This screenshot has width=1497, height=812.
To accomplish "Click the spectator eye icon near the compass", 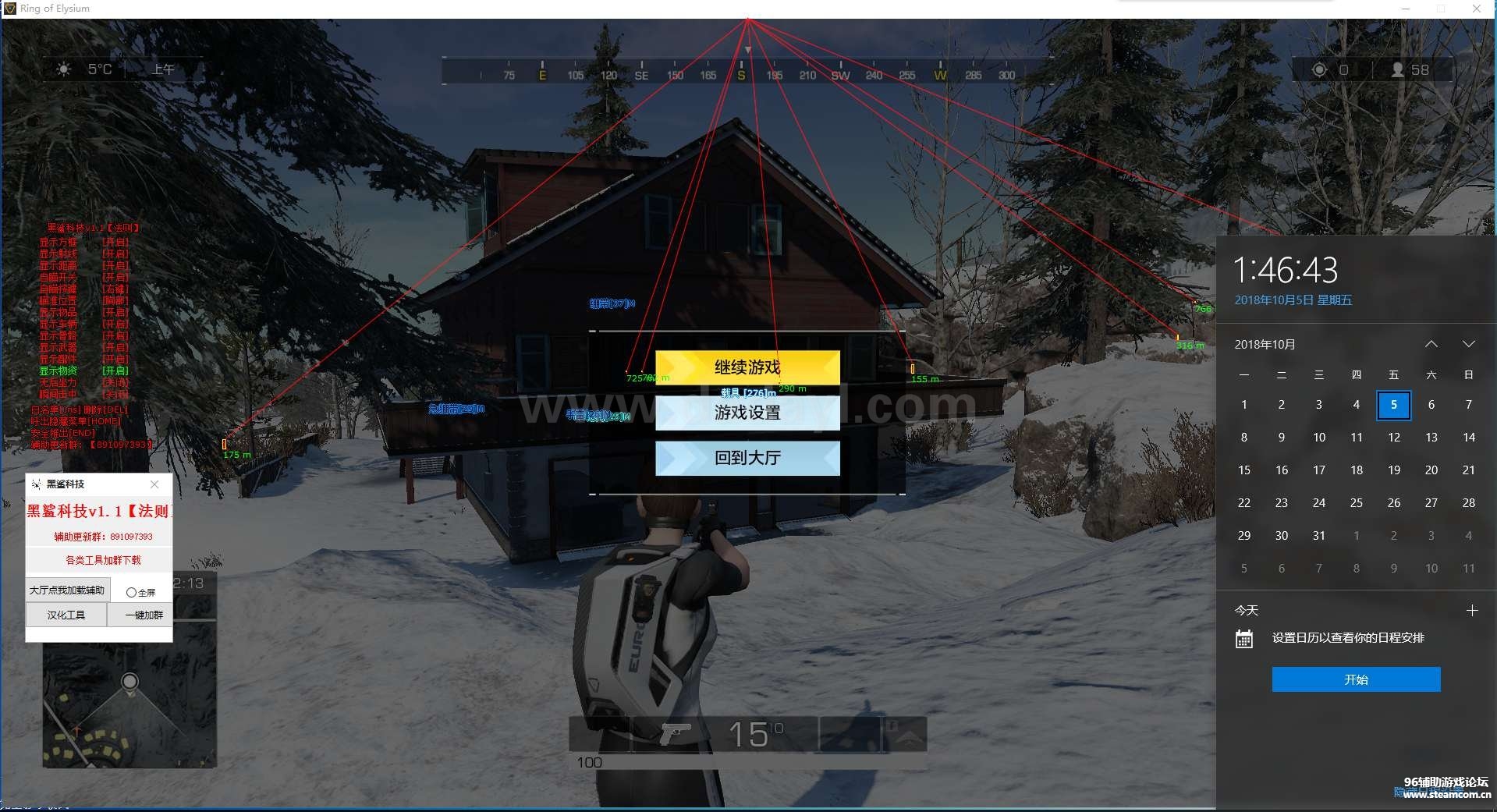I will (1318, 69).
